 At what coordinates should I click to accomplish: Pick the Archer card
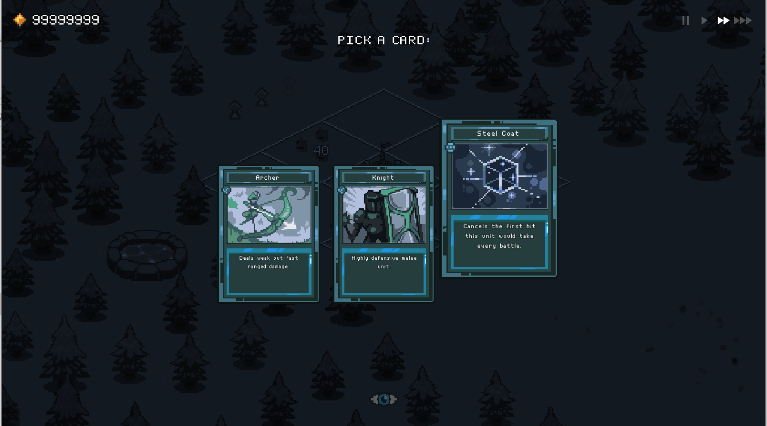(x=268, y=234)
